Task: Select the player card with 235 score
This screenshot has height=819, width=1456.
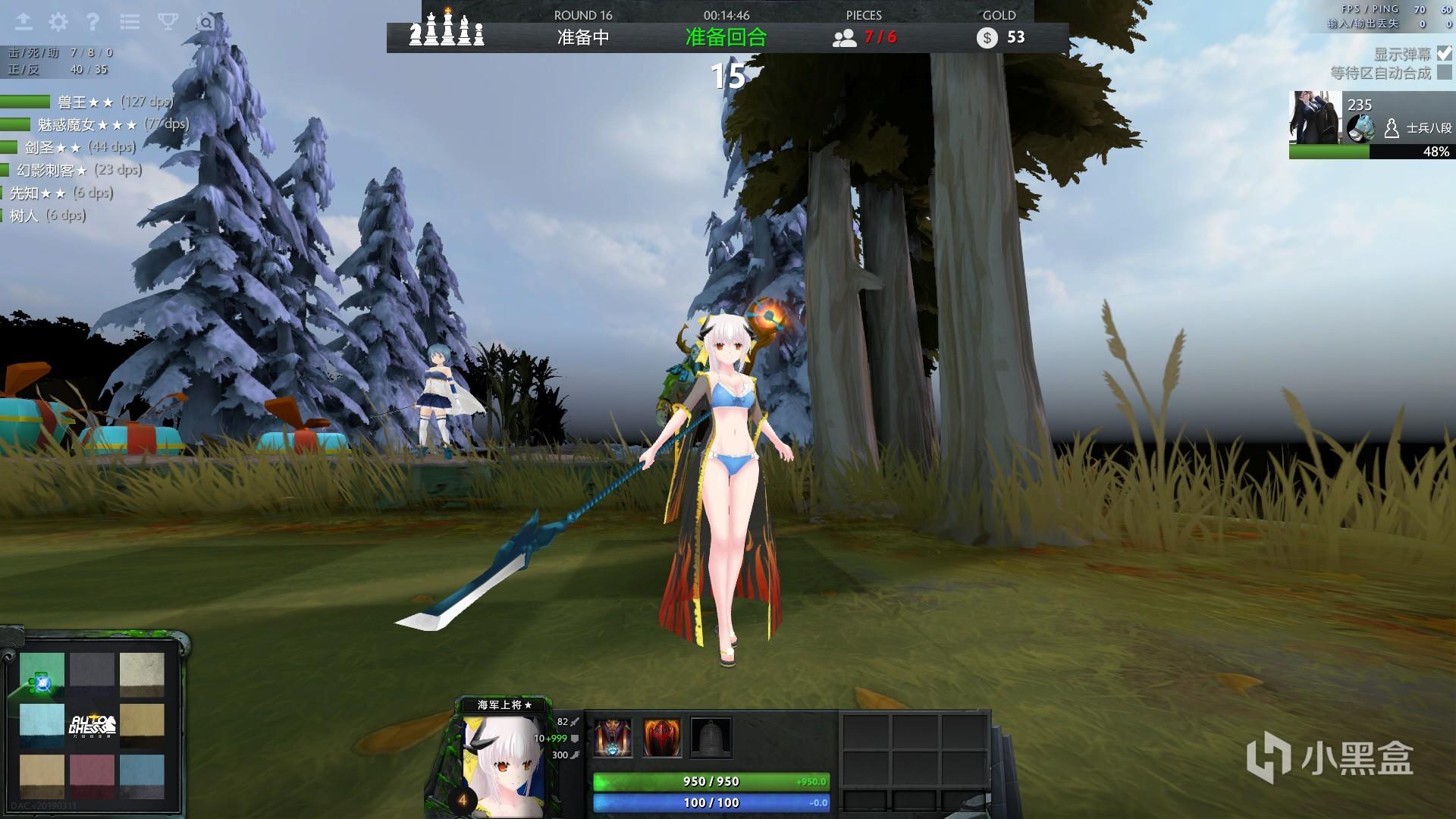Action: point(1371,125)
